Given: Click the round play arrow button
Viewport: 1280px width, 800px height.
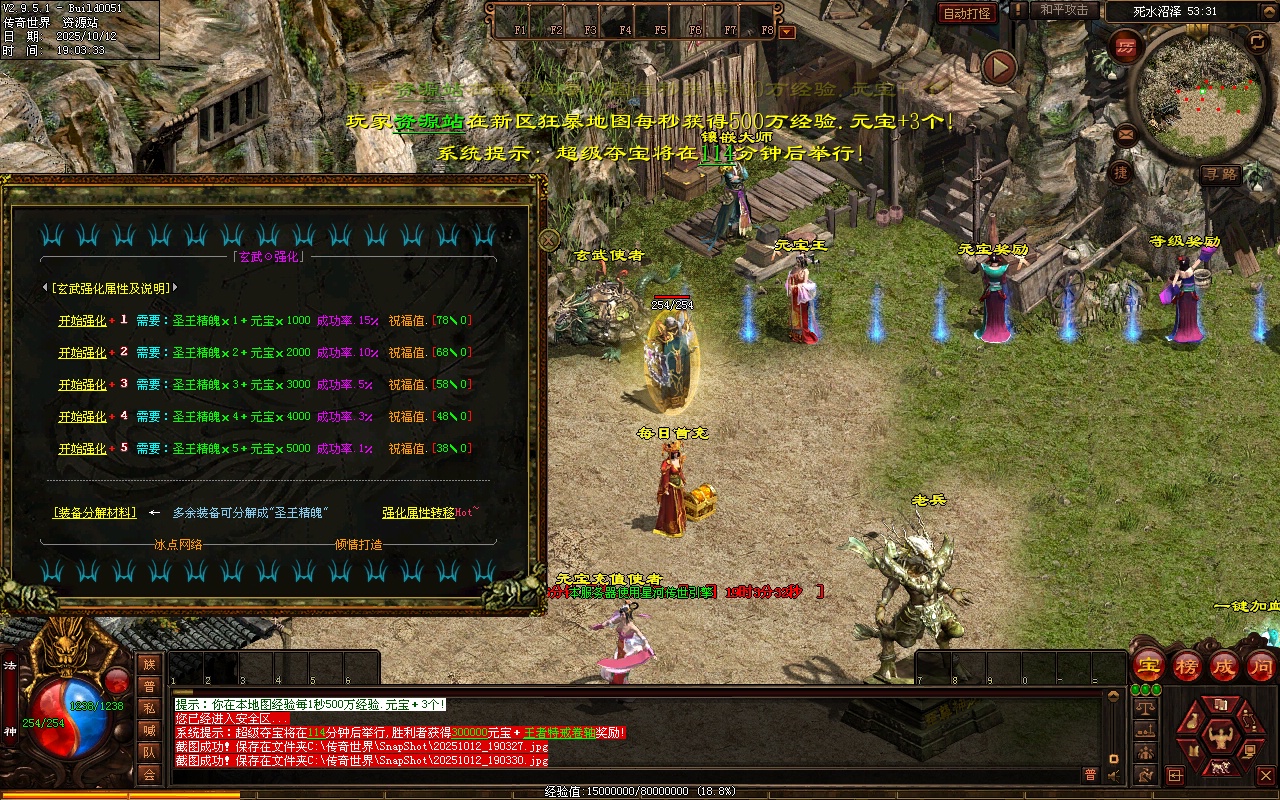Looking at the screenshot, I should (x=998, y=67).
